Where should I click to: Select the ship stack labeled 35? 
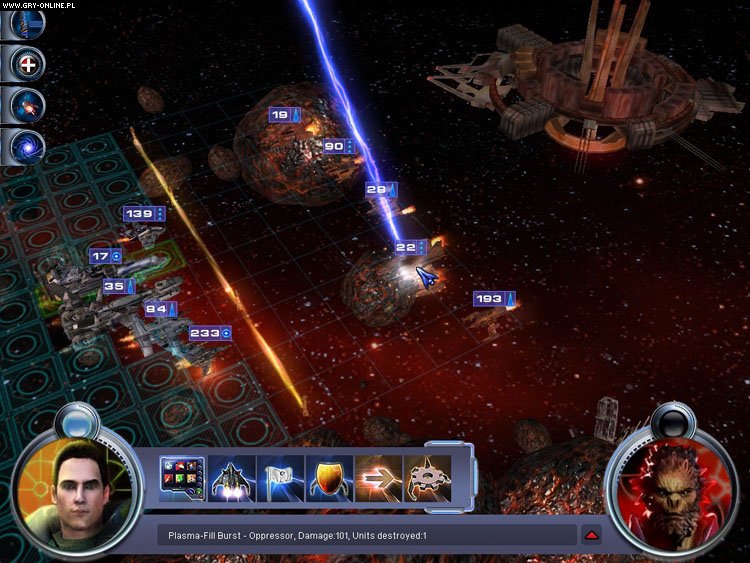tap(119, 286)
